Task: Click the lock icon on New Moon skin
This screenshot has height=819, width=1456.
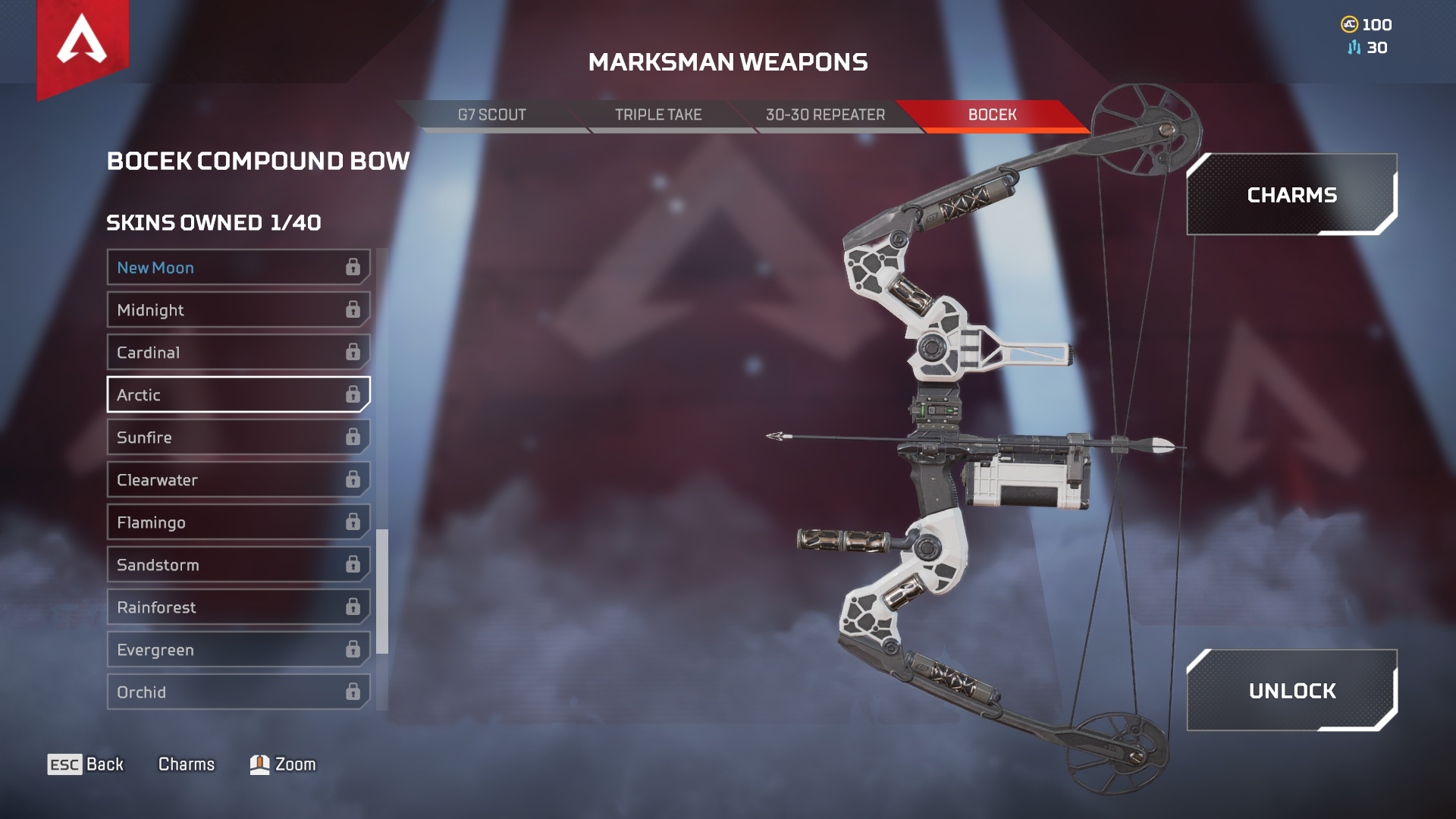Action: tap(351, 267)
